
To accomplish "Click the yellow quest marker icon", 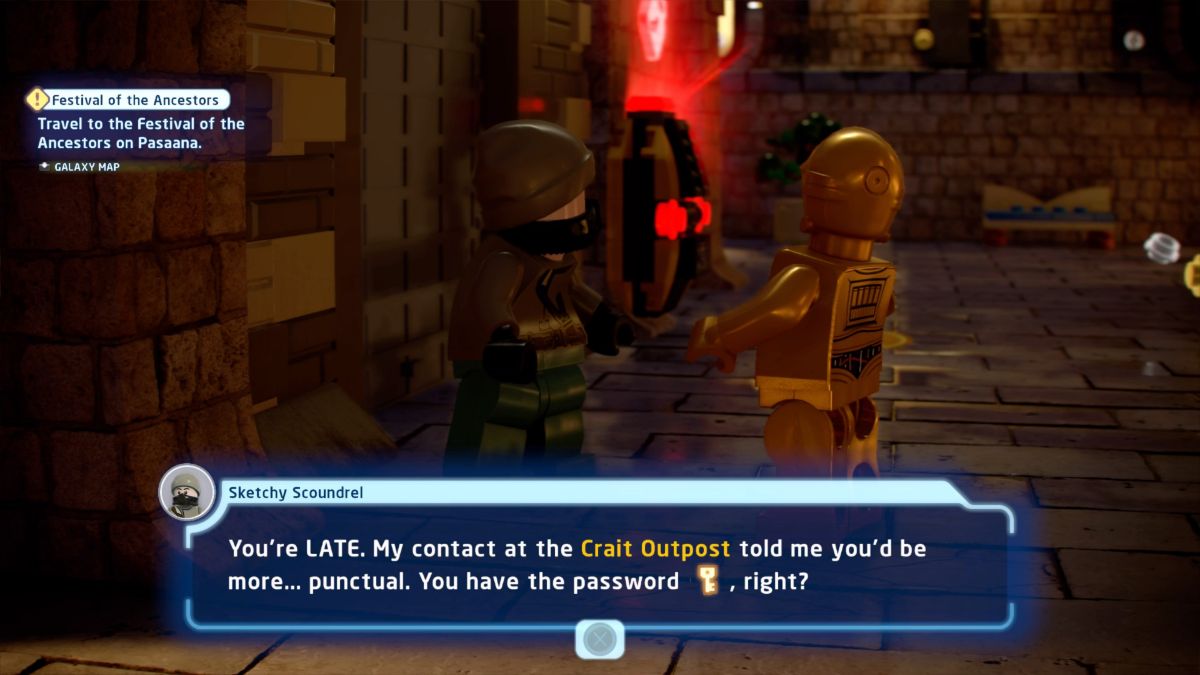I will point(38,100).
